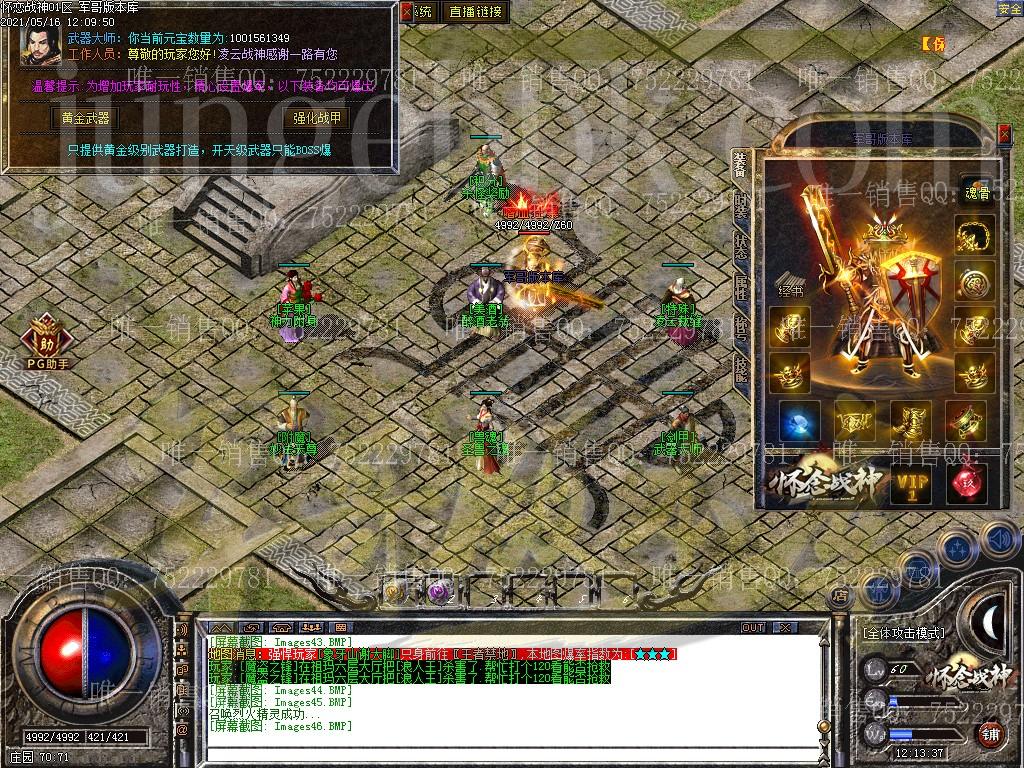
Task: Open the 直播链接 live stream link
Action: (x=476, y=12)
